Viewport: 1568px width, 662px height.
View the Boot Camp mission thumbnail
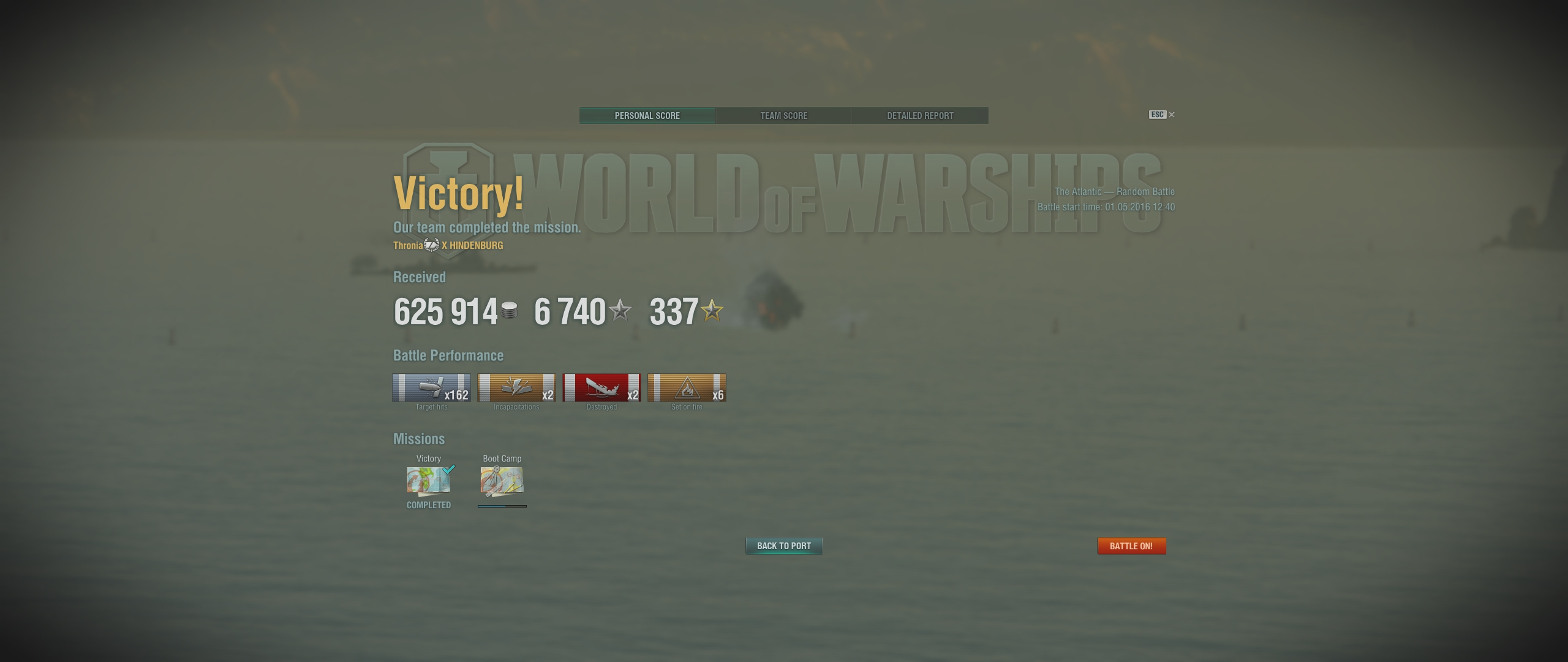tap(502, 481)
